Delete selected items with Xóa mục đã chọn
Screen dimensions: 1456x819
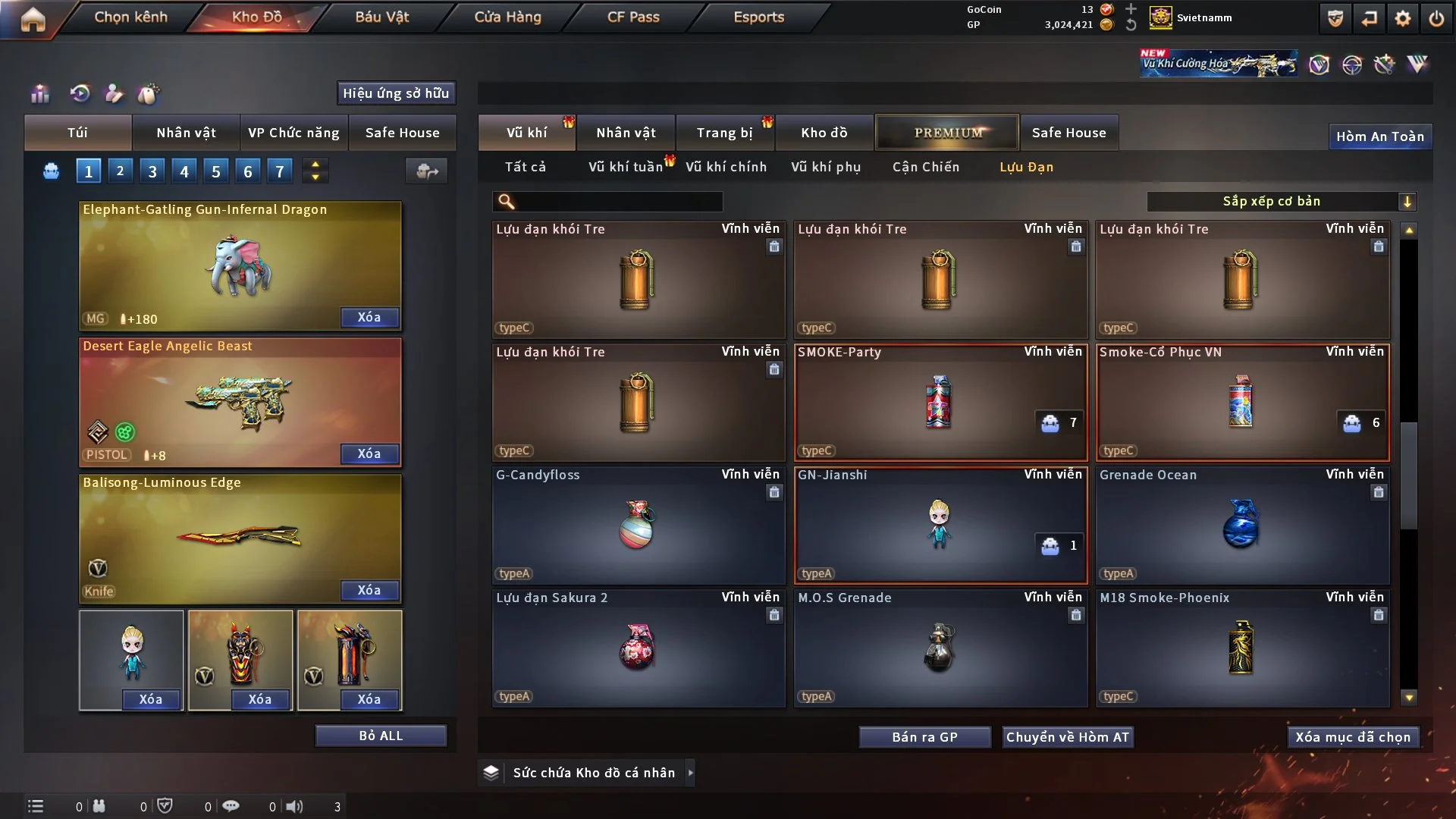1353,737
